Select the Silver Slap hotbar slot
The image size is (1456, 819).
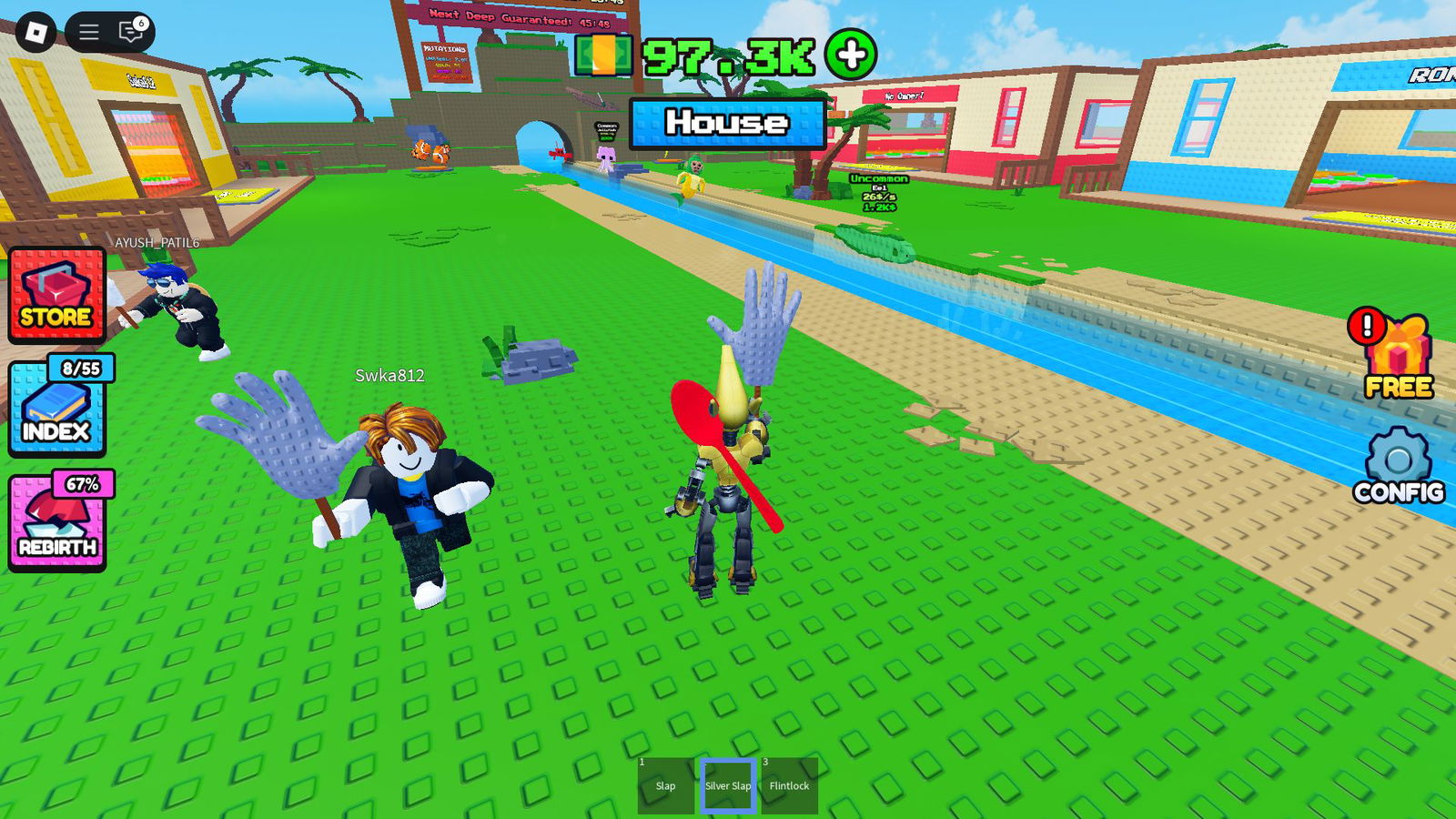click(726, 784)
